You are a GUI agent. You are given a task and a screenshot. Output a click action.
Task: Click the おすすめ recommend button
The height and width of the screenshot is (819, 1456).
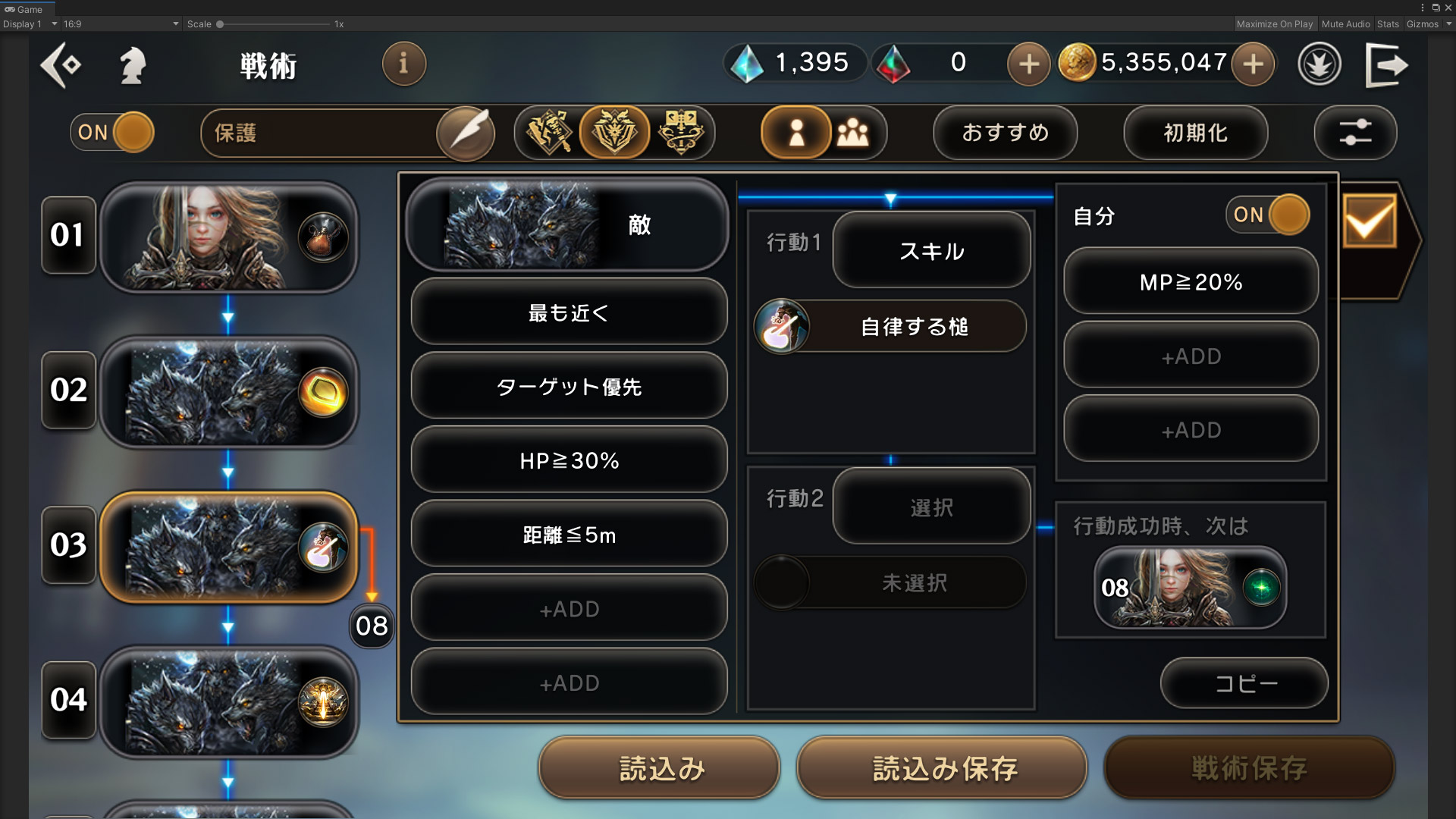(x=1005, y=133)
